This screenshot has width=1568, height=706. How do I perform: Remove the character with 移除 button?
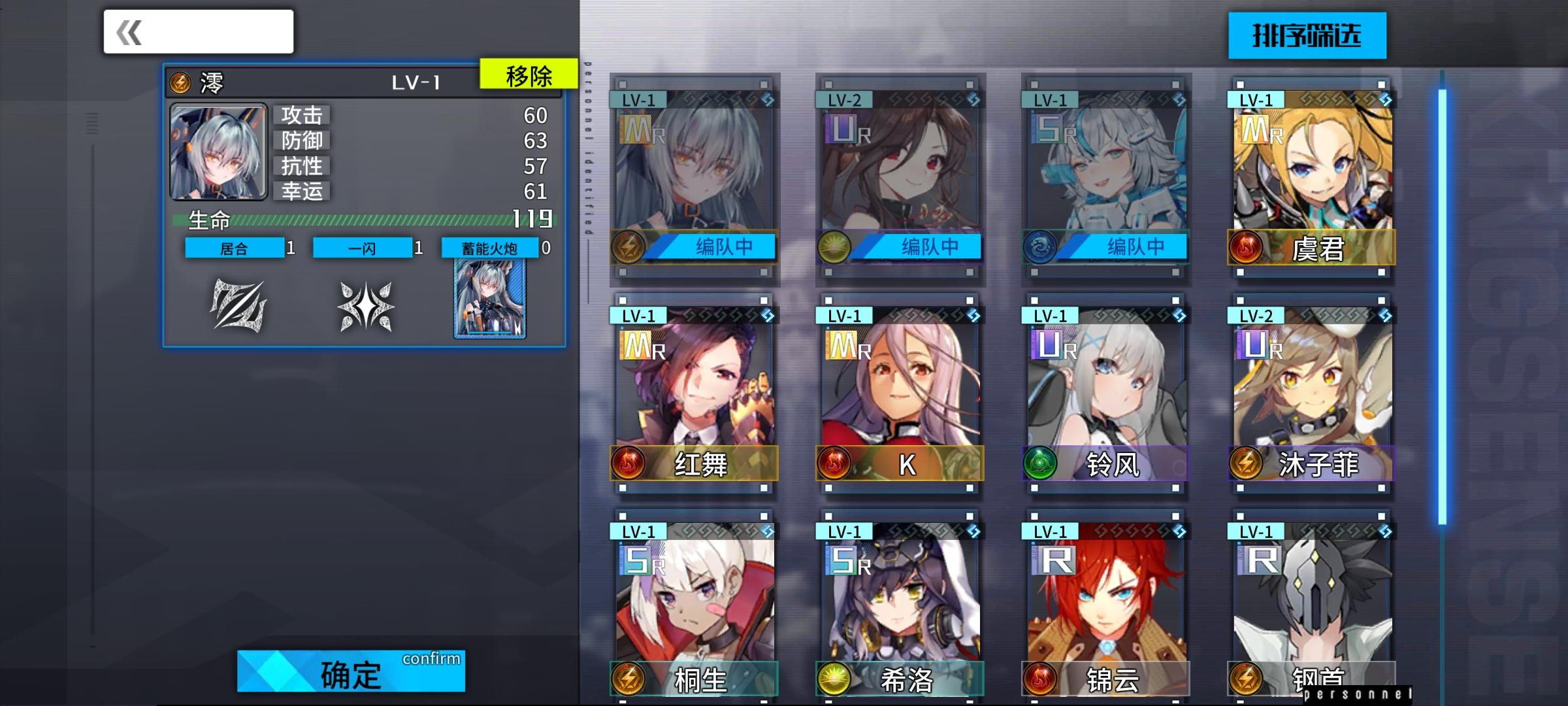pyautogui.click(x=529, y=75)
